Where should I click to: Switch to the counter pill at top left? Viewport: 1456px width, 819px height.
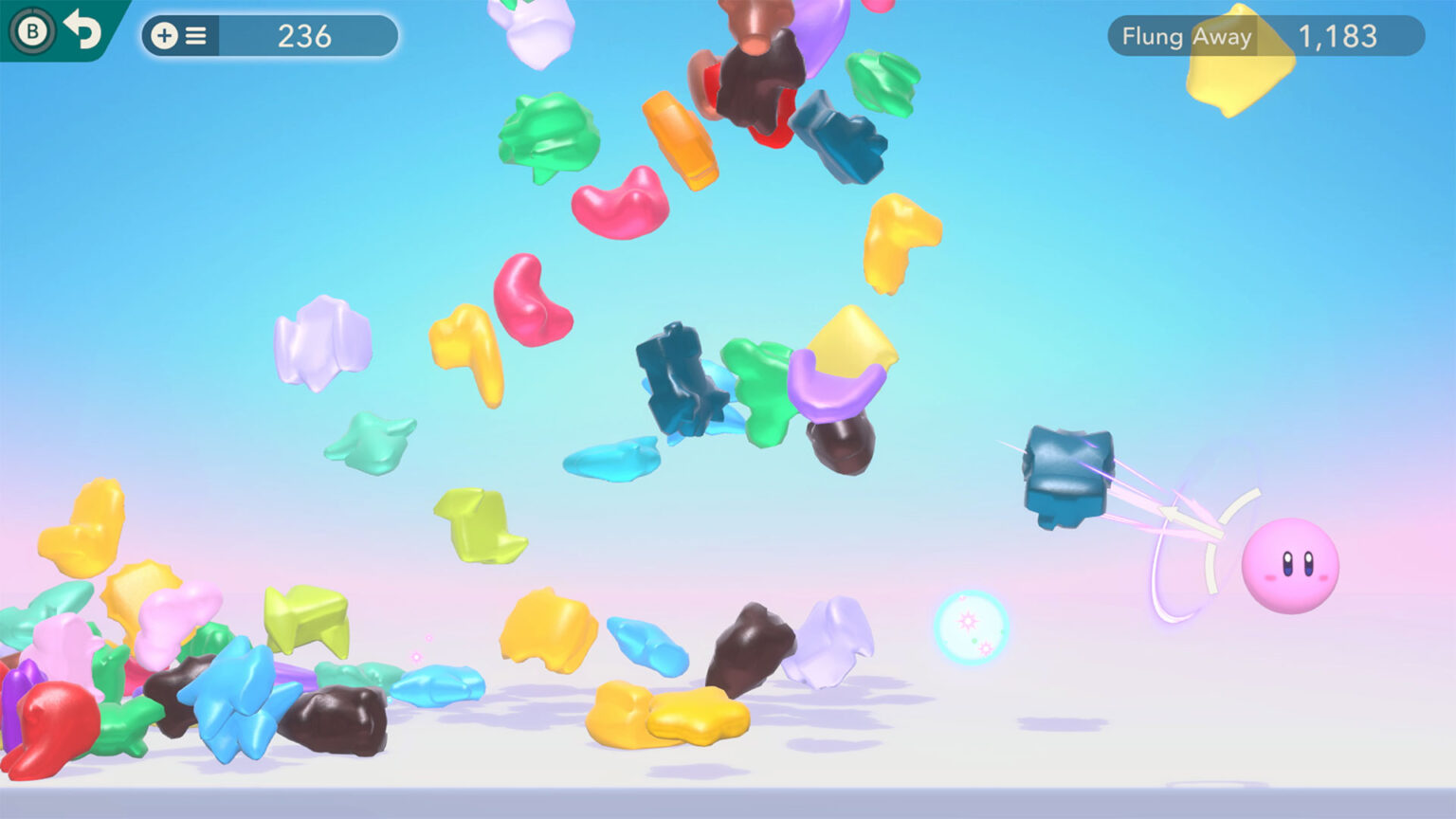[270, 37]
